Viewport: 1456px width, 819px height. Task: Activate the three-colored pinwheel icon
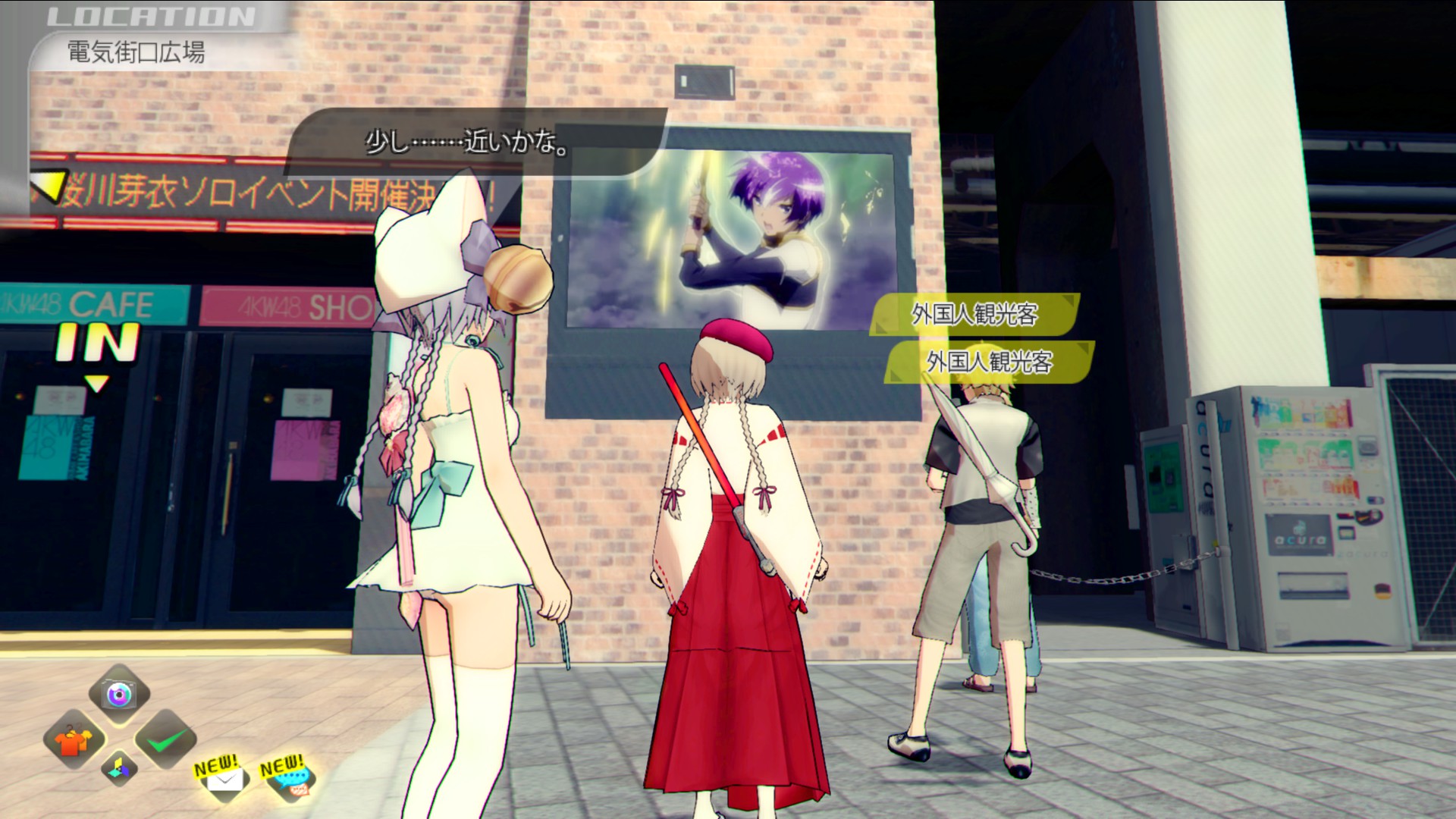point(119,768)
